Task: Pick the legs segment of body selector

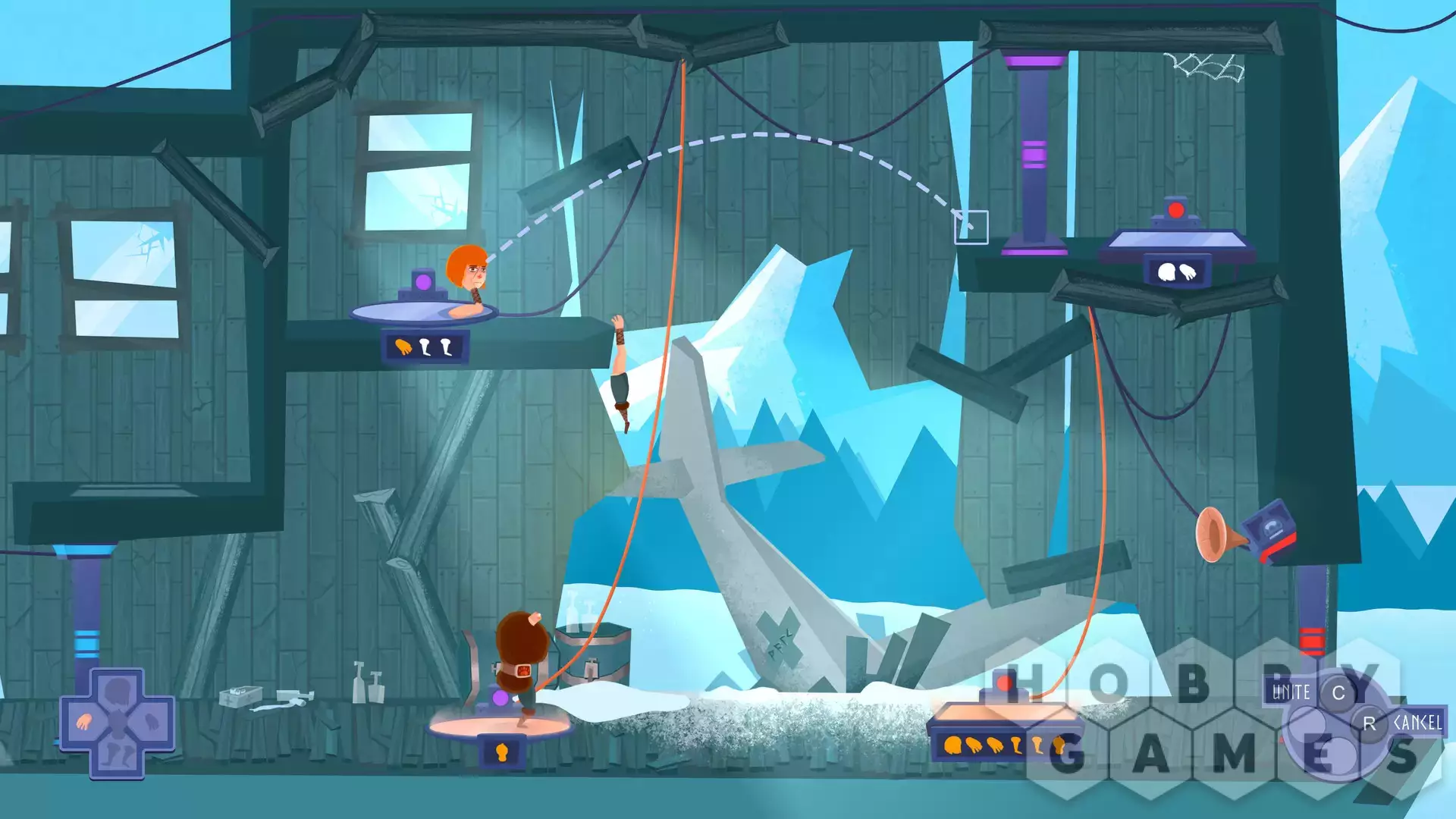Action: [118, 755]
